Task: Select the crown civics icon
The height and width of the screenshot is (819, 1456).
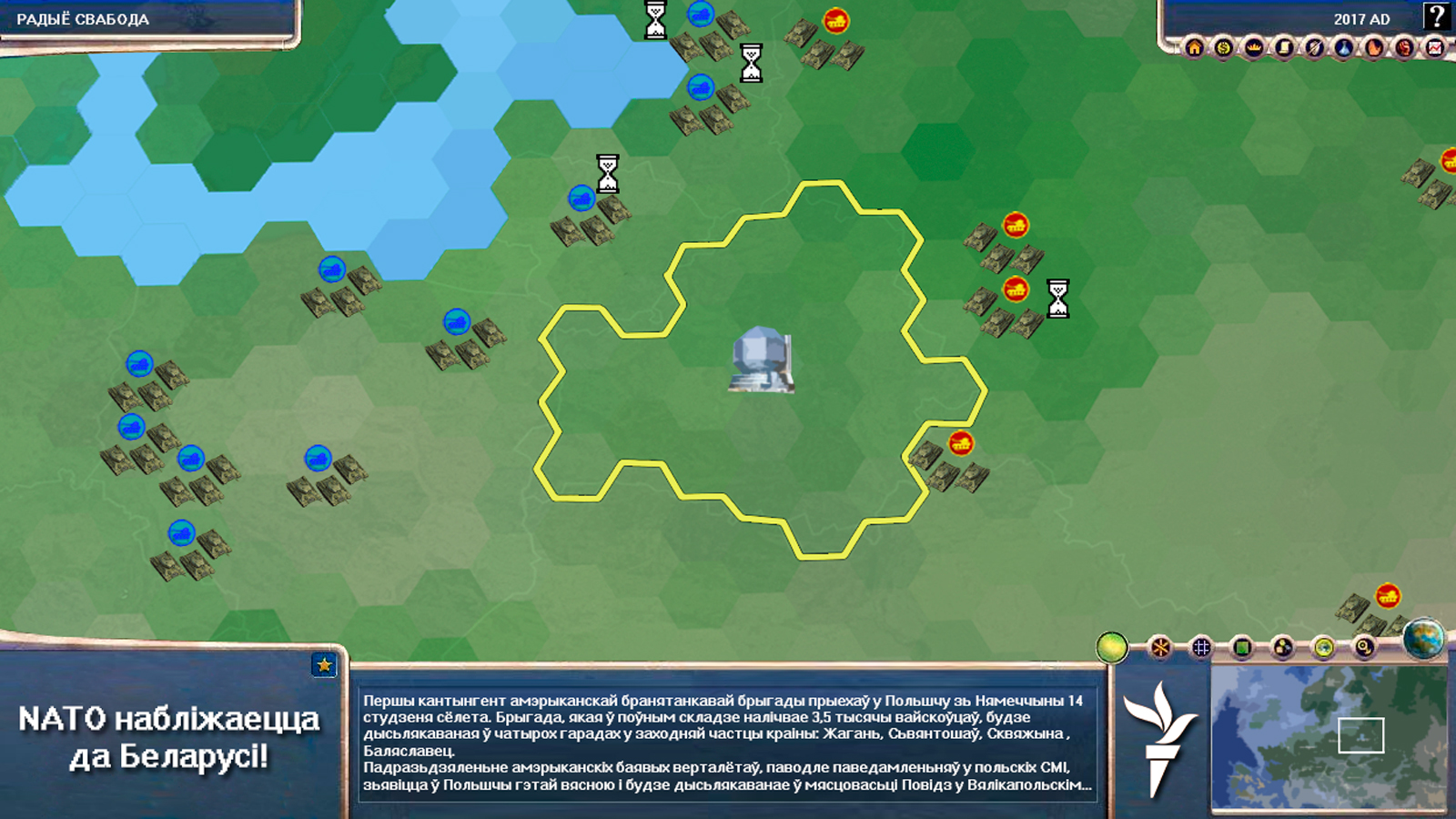Action: [x=1254, y=47]
